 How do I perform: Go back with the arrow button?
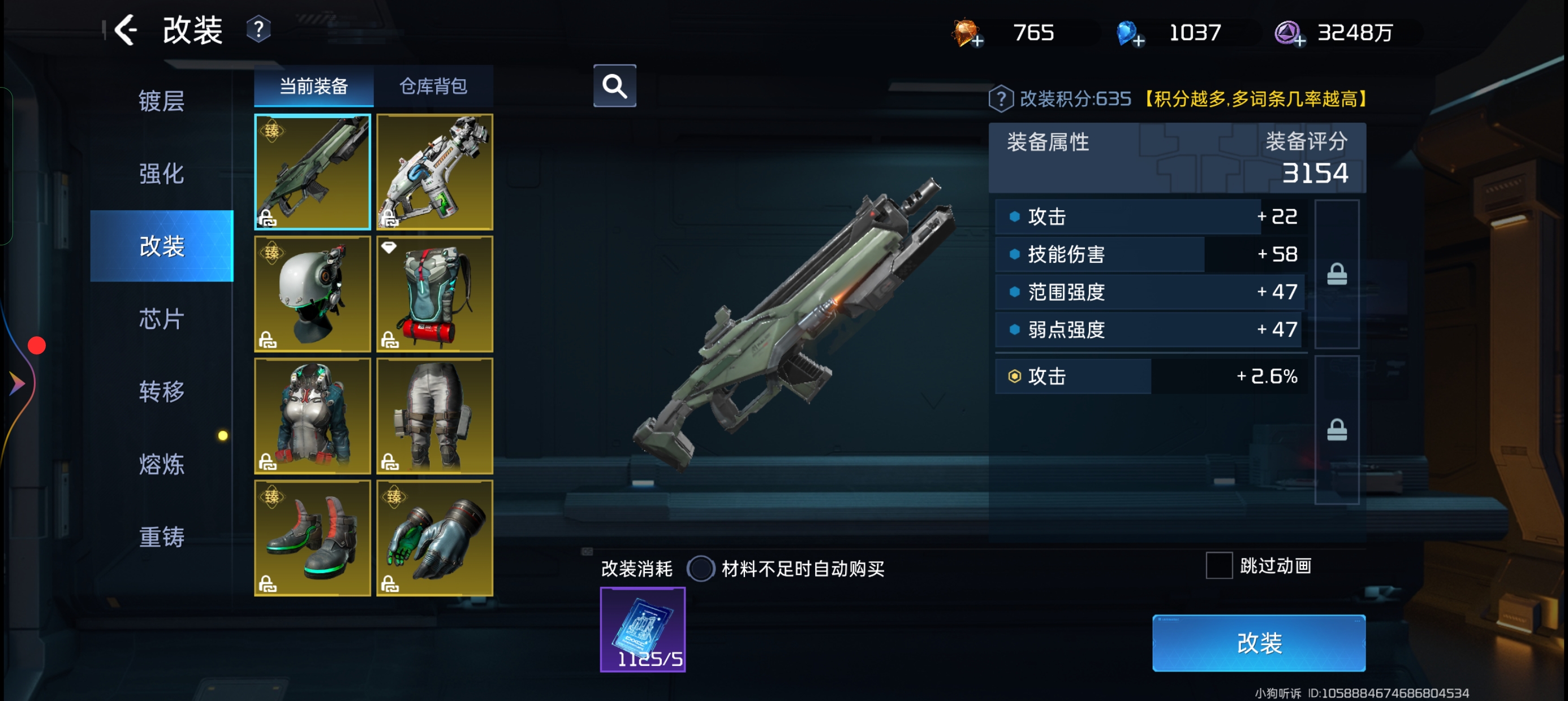tap(126, 31)
